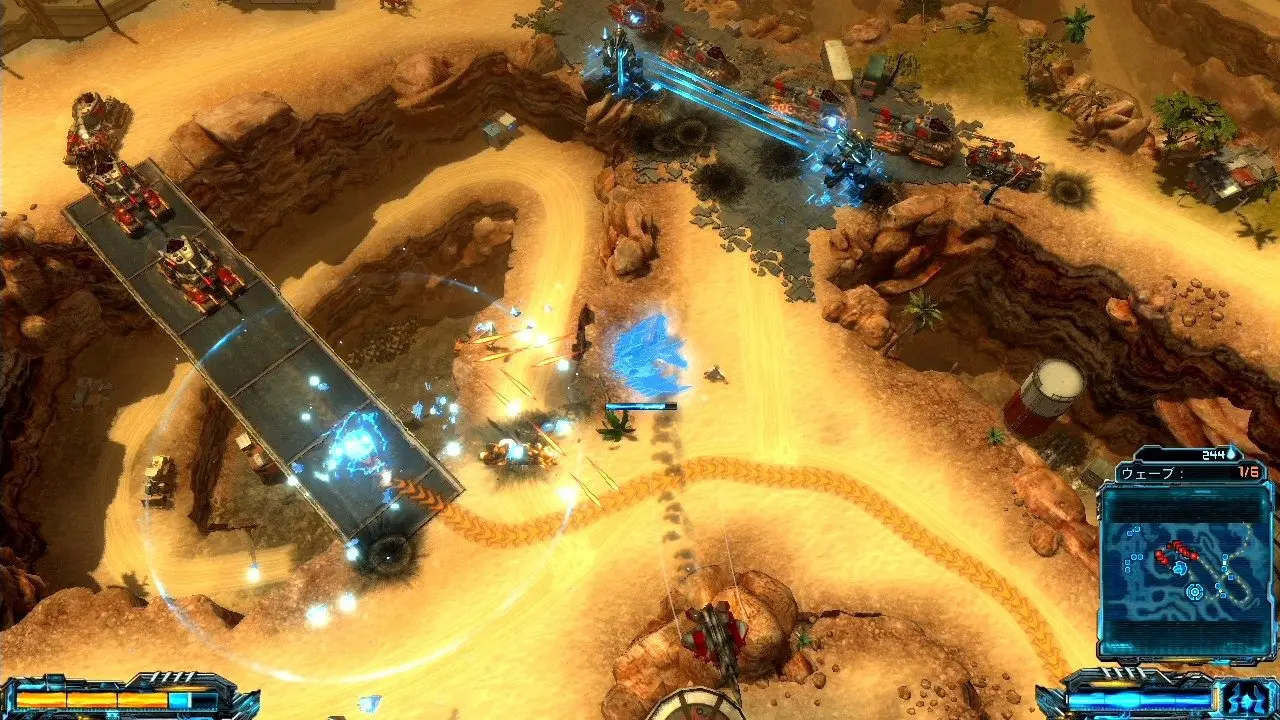
Task: Select the resource droplet icon showing 244
Action: [1232, 452]
